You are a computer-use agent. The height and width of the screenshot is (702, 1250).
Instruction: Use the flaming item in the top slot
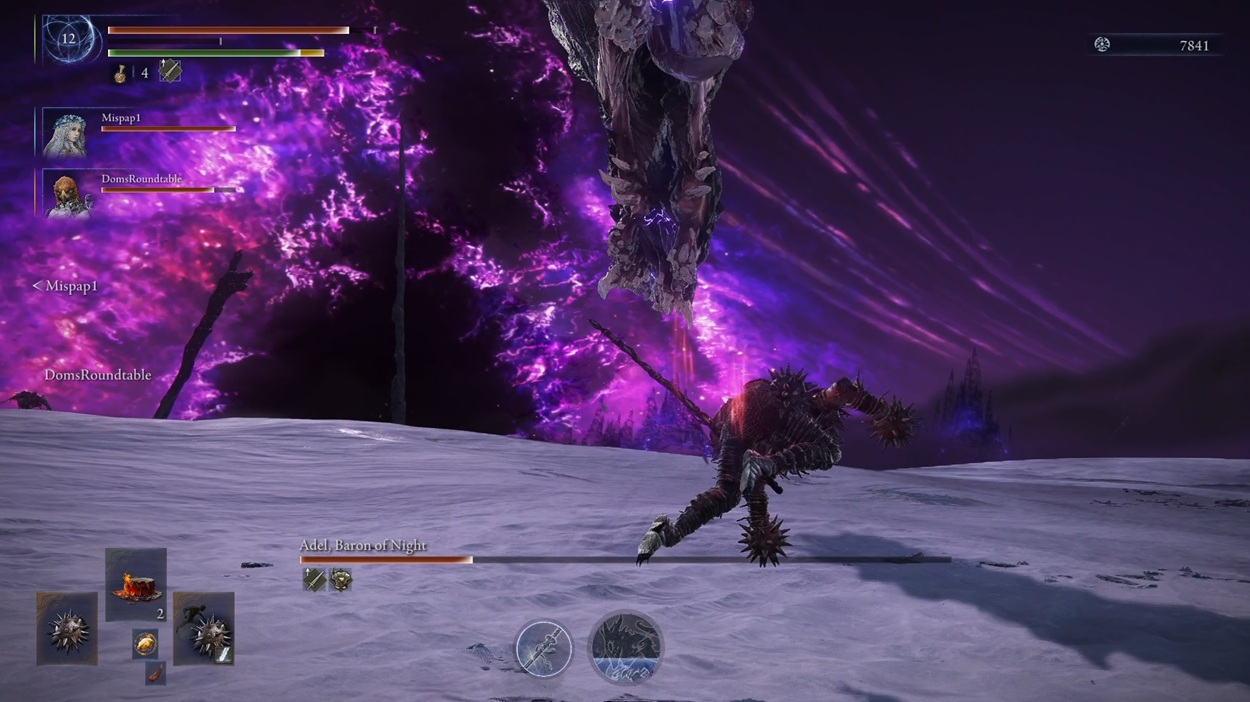(x=136, y=584)
